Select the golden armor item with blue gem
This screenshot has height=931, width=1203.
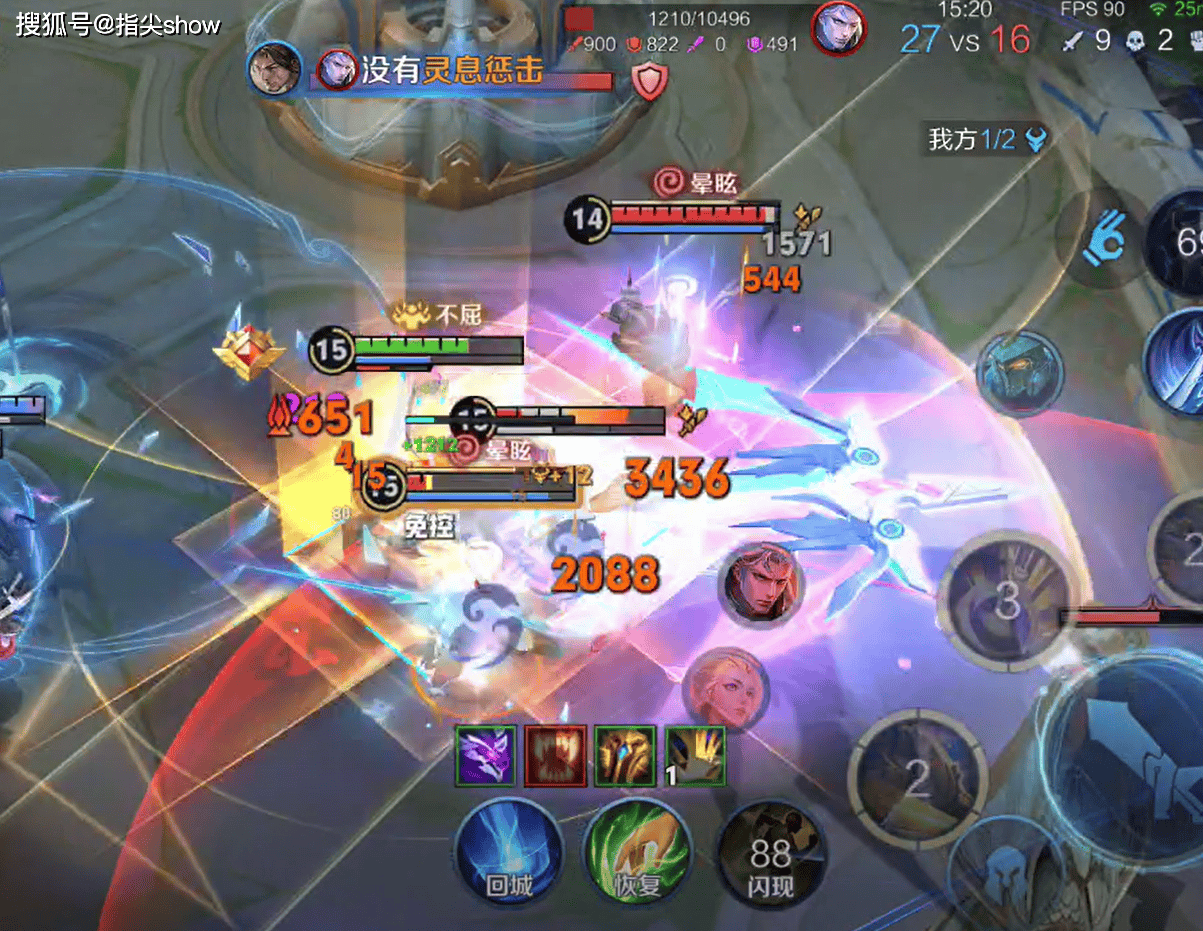click(x=625, y=755)
